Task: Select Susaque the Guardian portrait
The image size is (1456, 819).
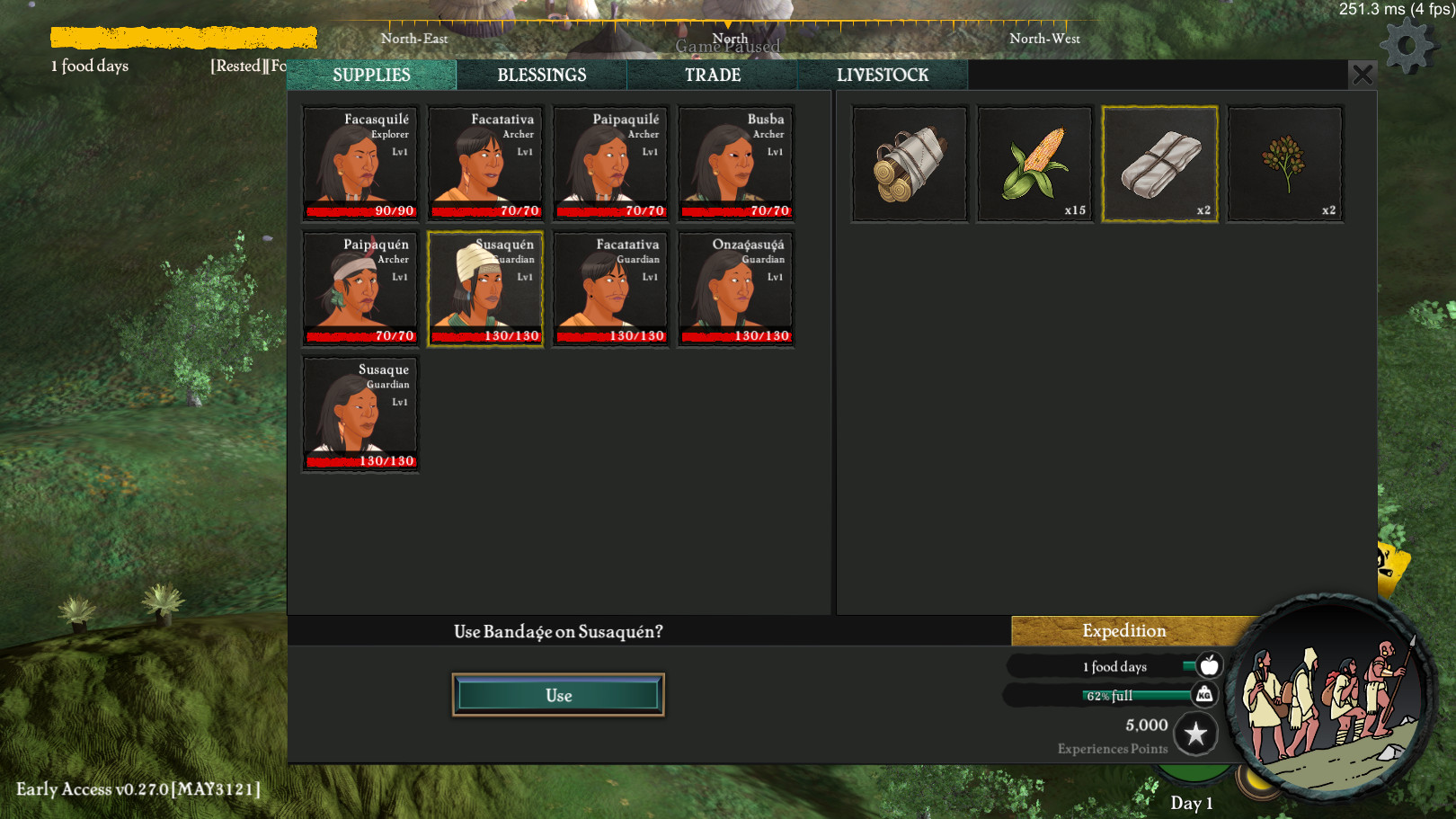Action: (x=360, y=414)
